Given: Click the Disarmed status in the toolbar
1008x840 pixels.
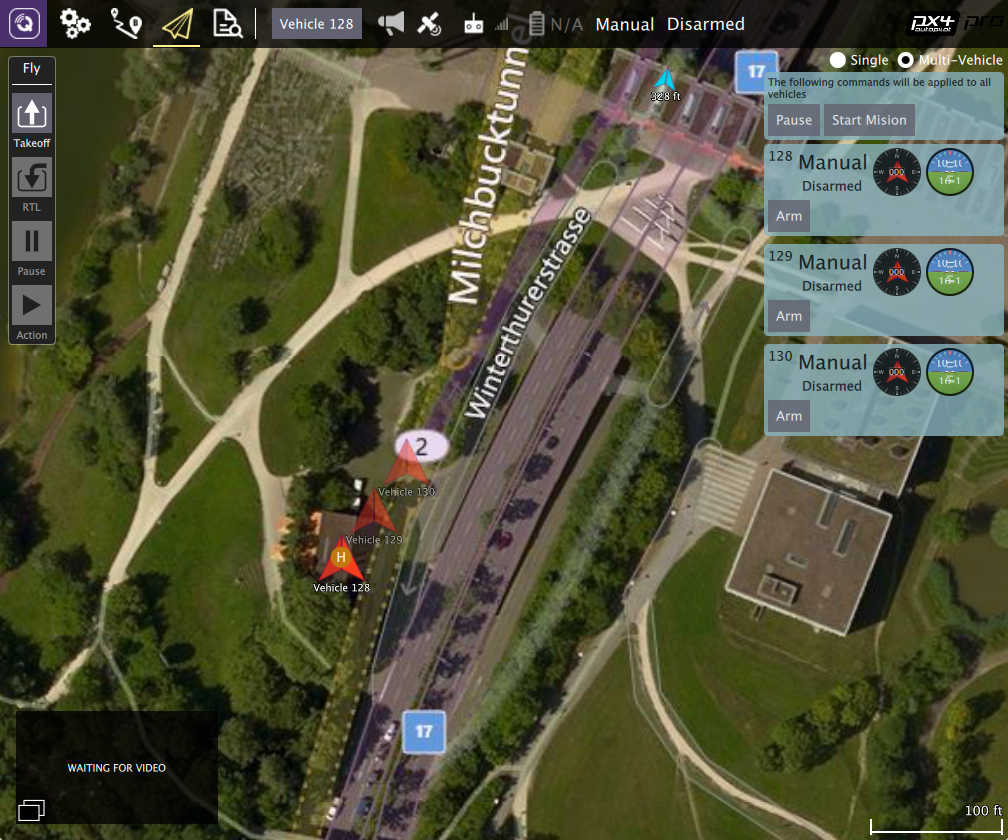Looking at the screenshot, I should [706, 24].
